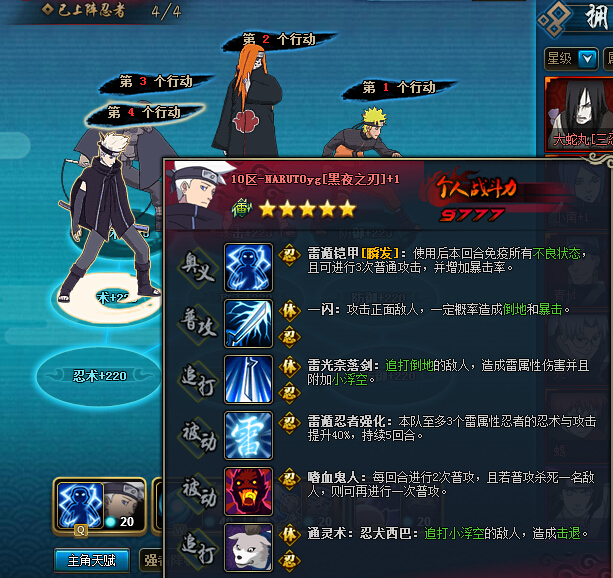Click the 通灵术 ninja dog summon icon

[x=247, y=546]
